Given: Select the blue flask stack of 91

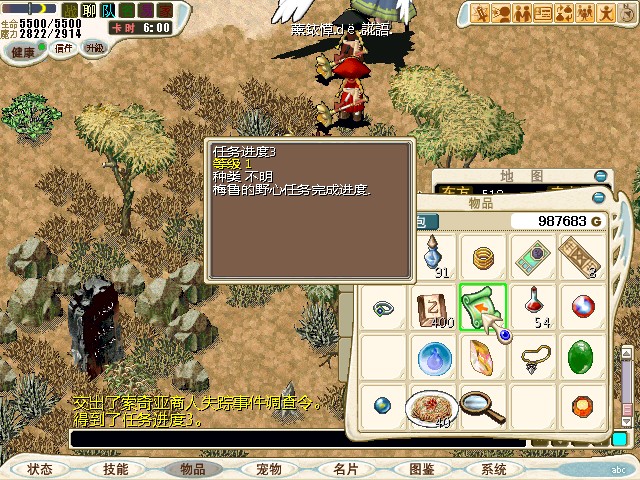Looking at the screenshot, I should coord(435,256).
